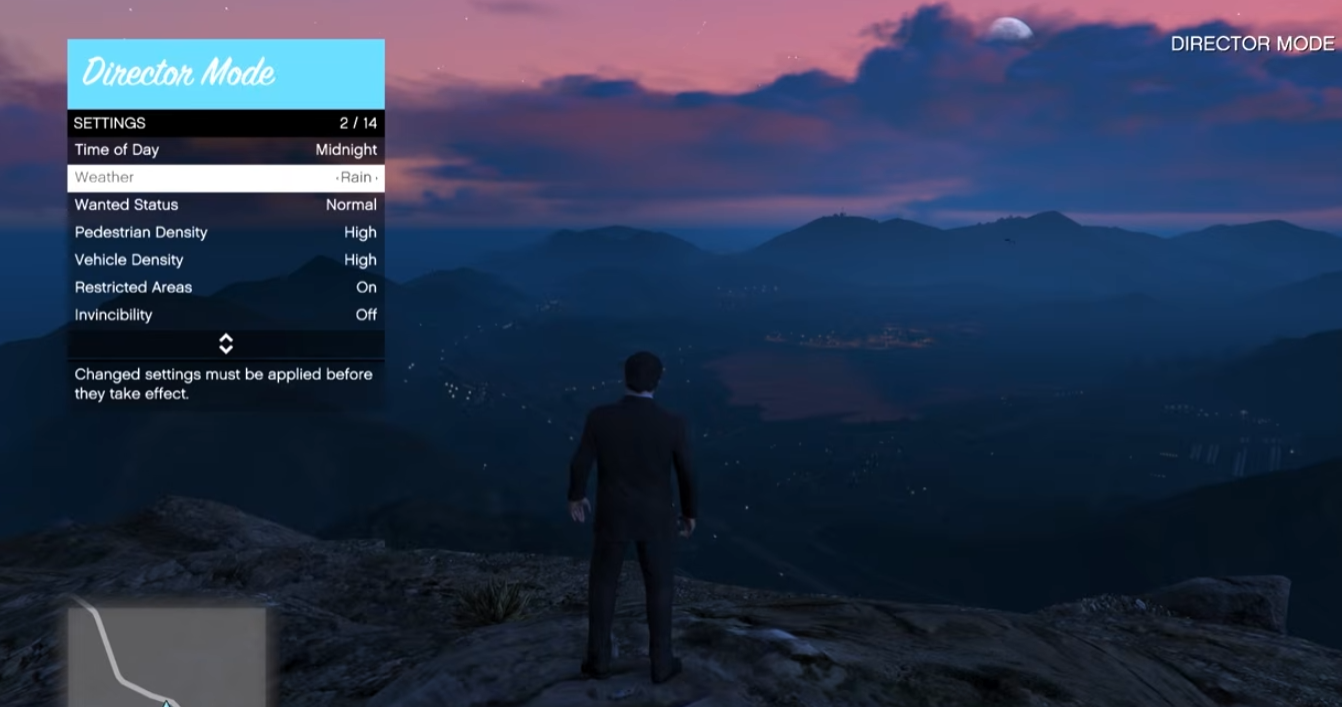This screenshot has height=707, width=1342.
Task: Select the Time of Day setting
Action: (x=225, y=150)
